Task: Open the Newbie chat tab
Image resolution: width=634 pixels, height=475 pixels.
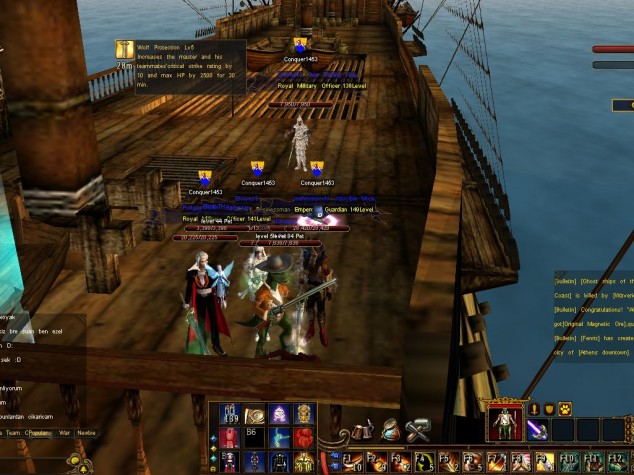Action: point(87,434)
